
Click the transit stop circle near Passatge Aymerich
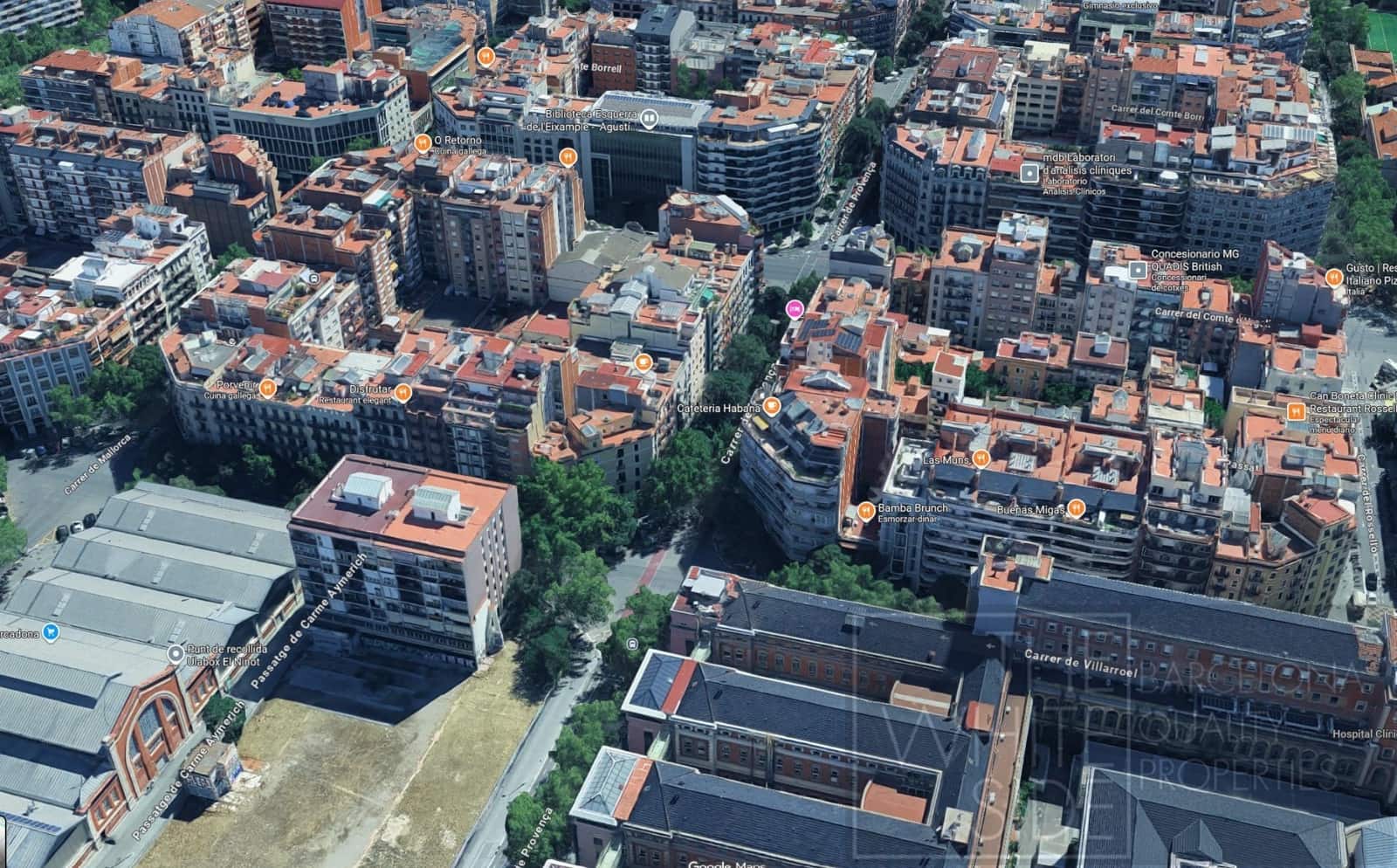point(632,644)
